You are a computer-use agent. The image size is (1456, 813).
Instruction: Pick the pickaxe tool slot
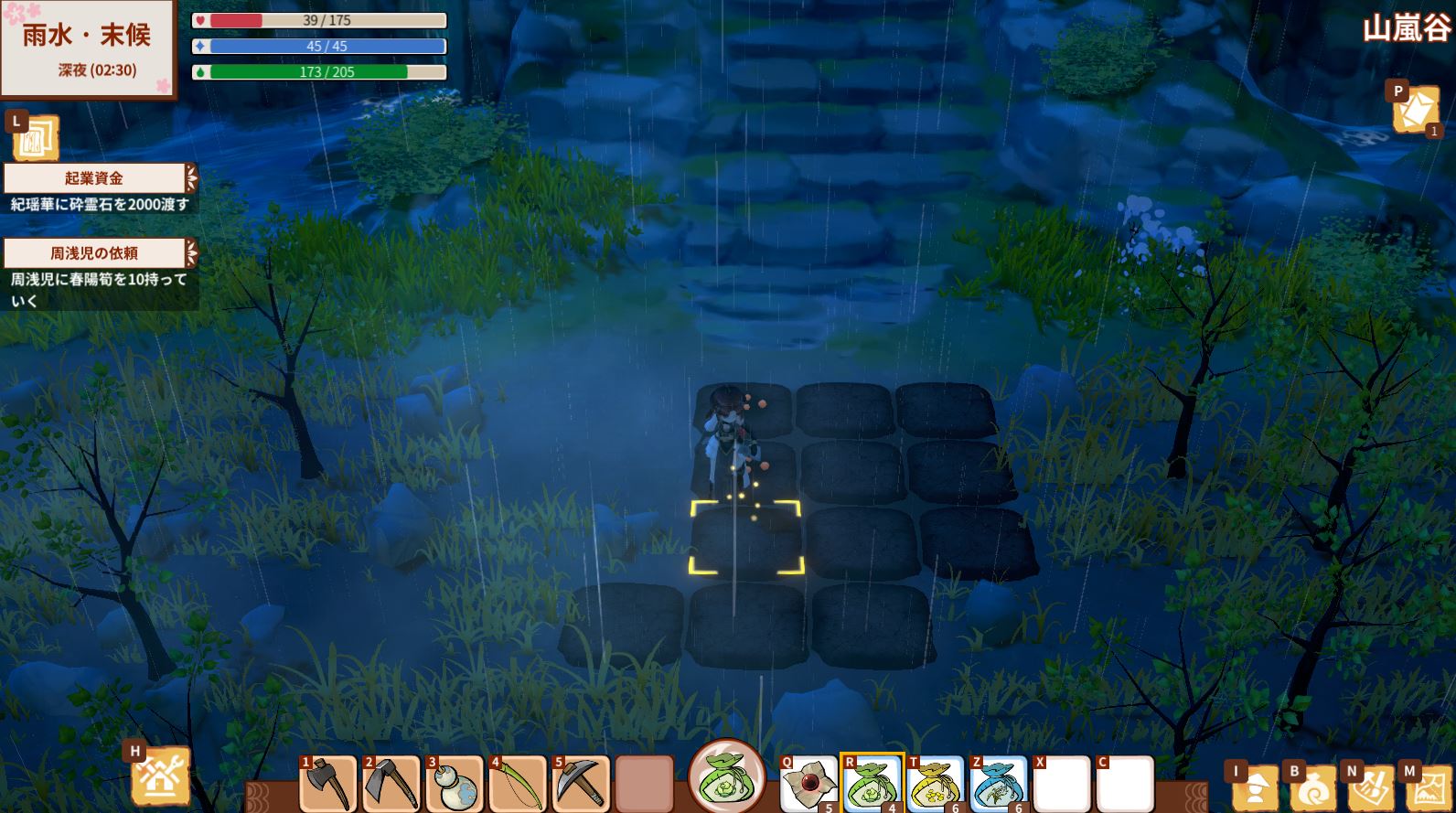tap(581, 785)
